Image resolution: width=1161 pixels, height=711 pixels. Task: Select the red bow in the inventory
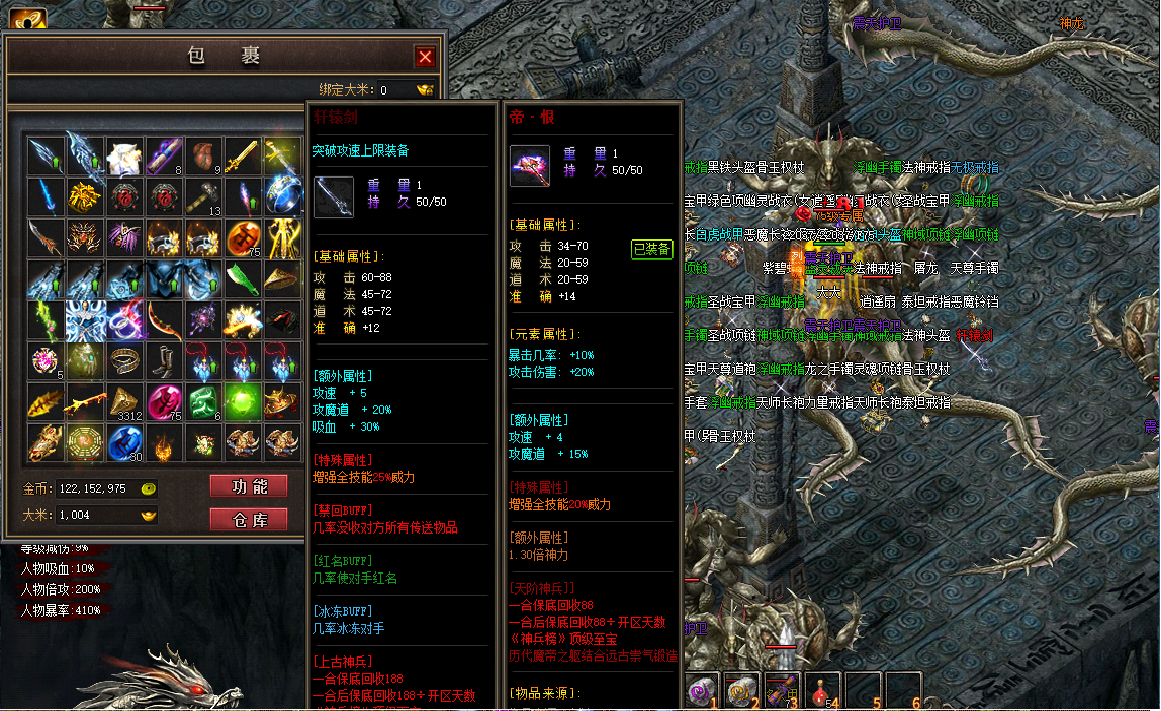[x=164, y=320]
